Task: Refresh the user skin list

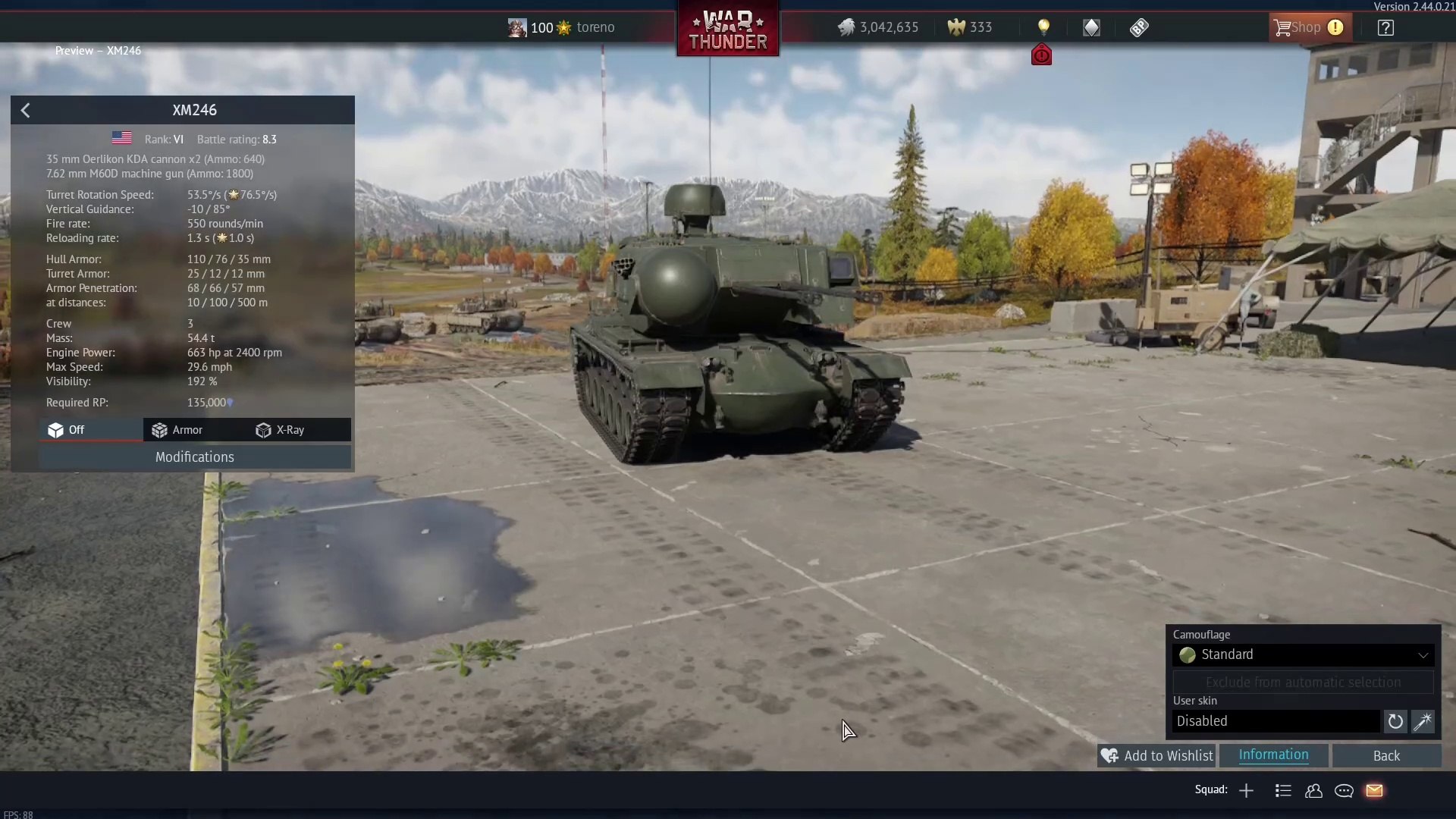Action: [x=1395, y=721]
